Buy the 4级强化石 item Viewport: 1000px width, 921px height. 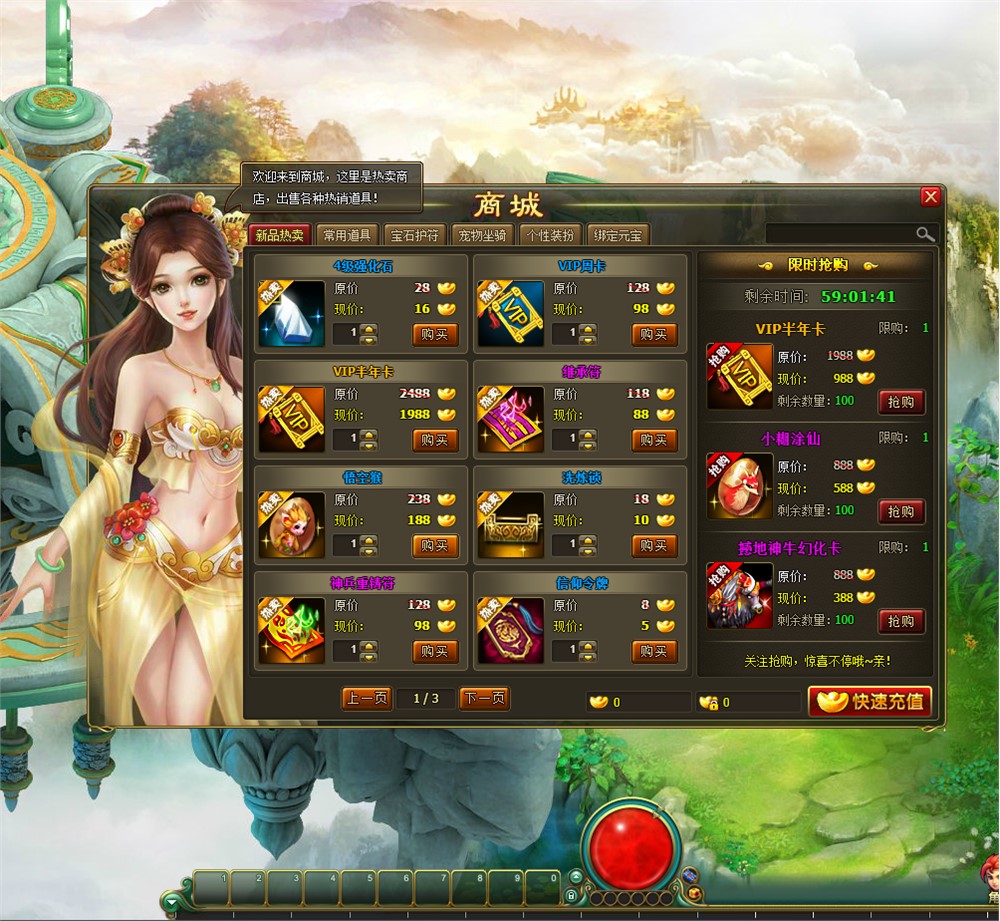point(435,334)
